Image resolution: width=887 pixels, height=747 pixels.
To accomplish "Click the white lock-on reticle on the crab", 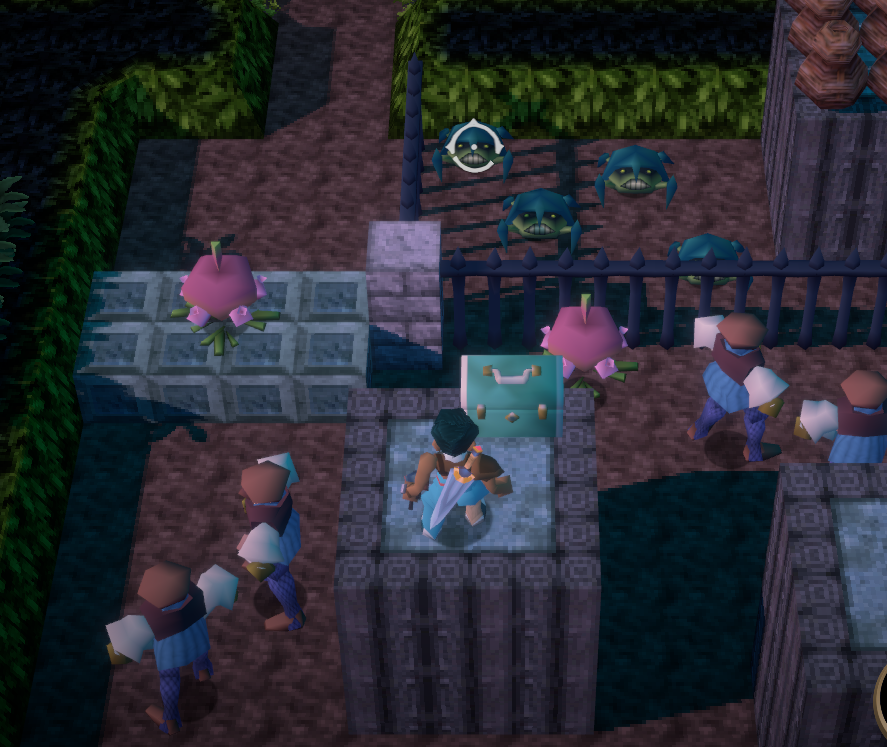I will [470, 148].
